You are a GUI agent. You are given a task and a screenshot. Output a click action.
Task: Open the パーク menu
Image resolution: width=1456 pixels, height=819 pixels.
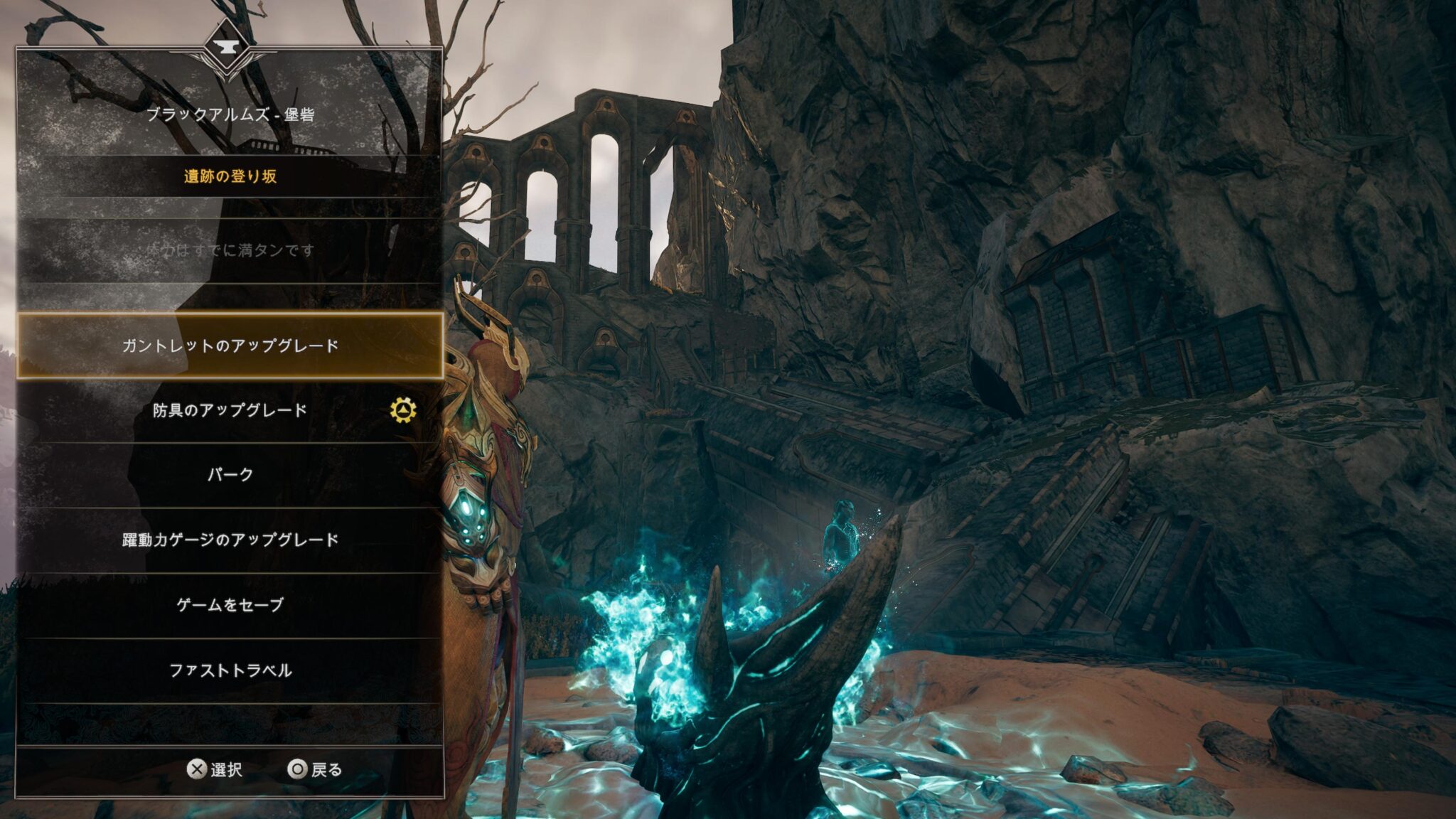pos(230,475)
